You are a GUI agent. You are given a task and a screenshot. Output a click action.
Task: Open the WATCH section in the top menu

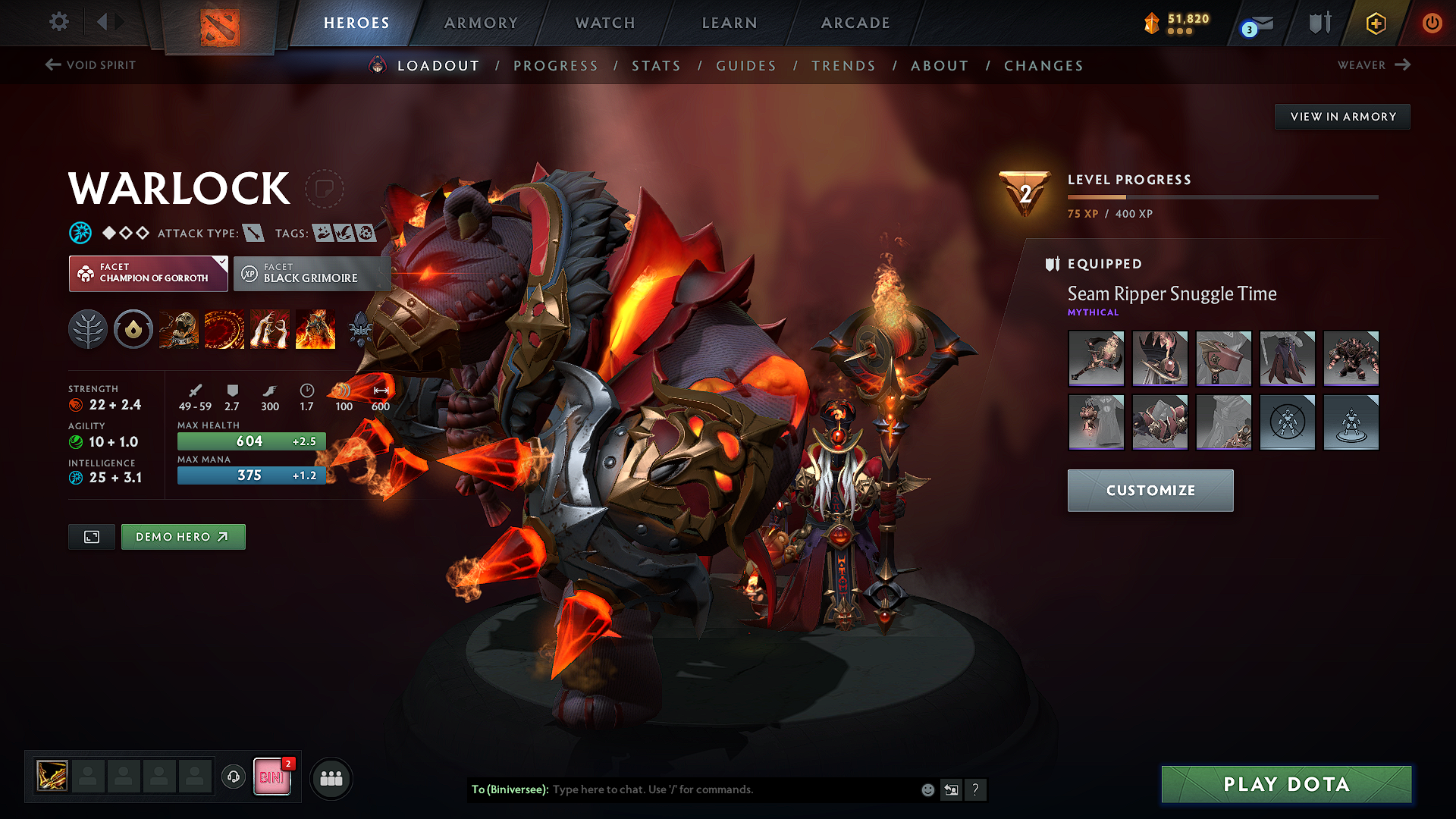tap(604, 23)
